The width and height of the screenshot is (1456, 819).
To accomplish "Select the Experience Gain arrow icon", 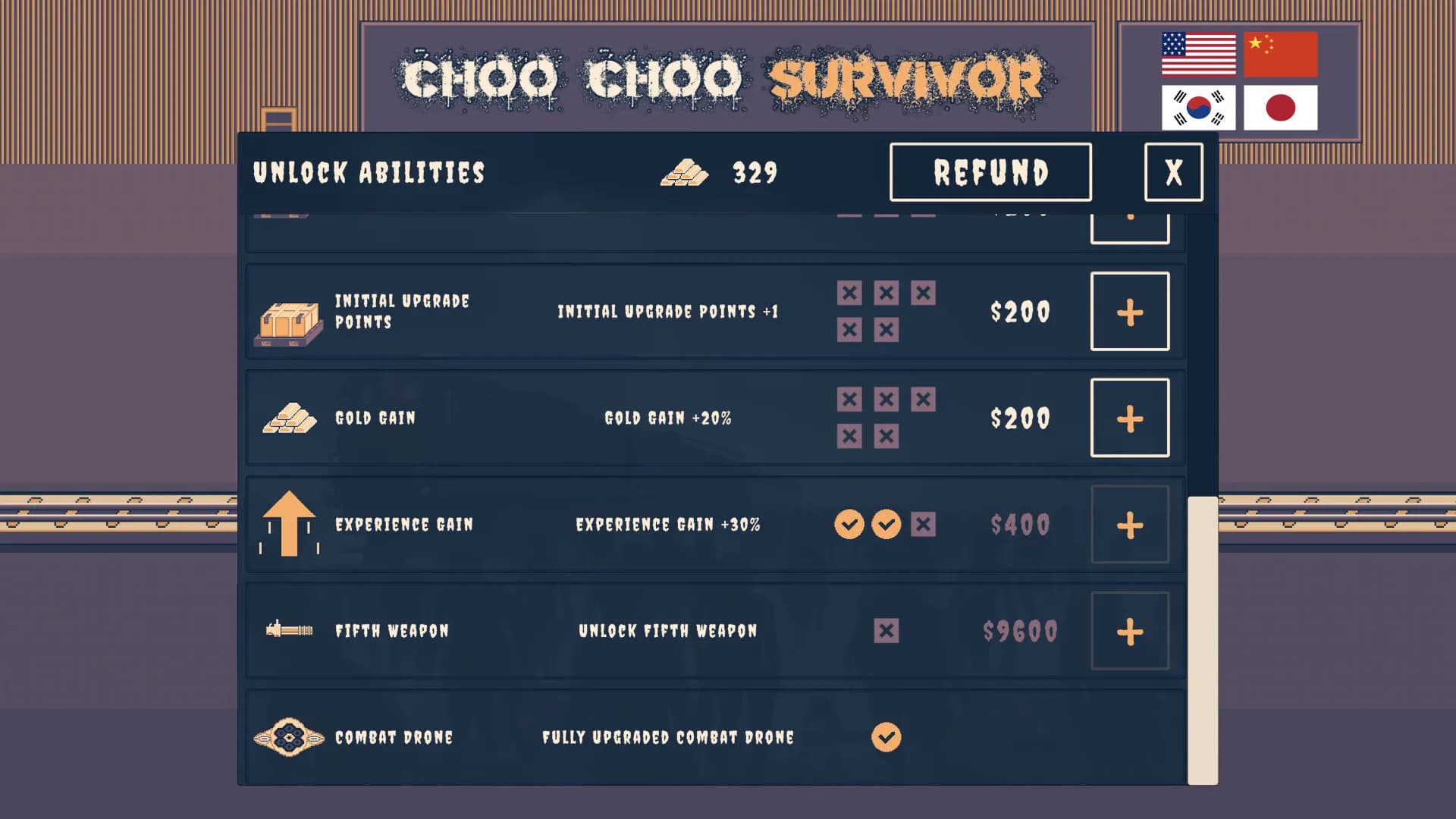I will tap(290, 524).
